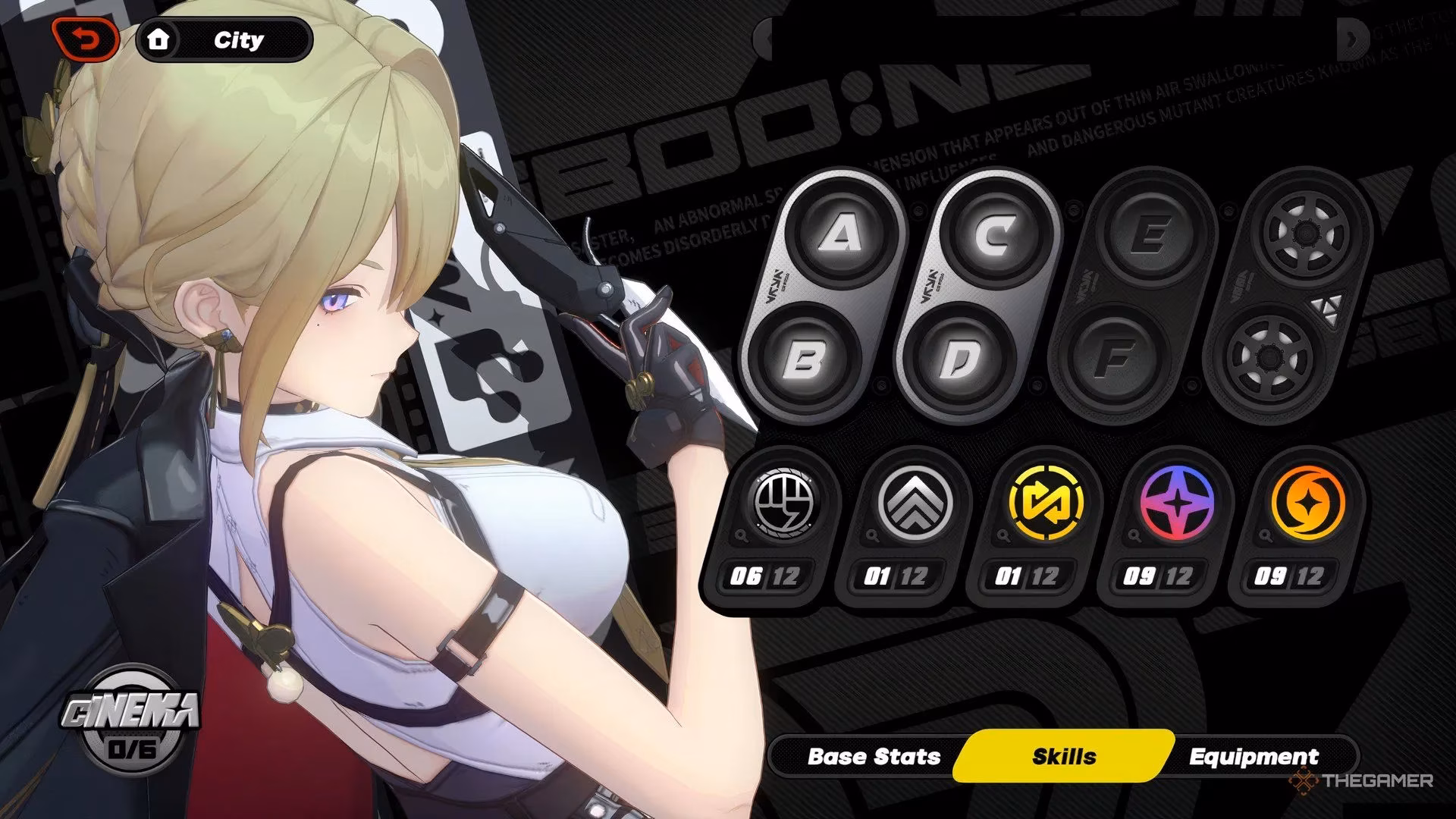Open the fist Basic Attack skill
Viewport: 1456px width, 819px height.
coord(783,504)
